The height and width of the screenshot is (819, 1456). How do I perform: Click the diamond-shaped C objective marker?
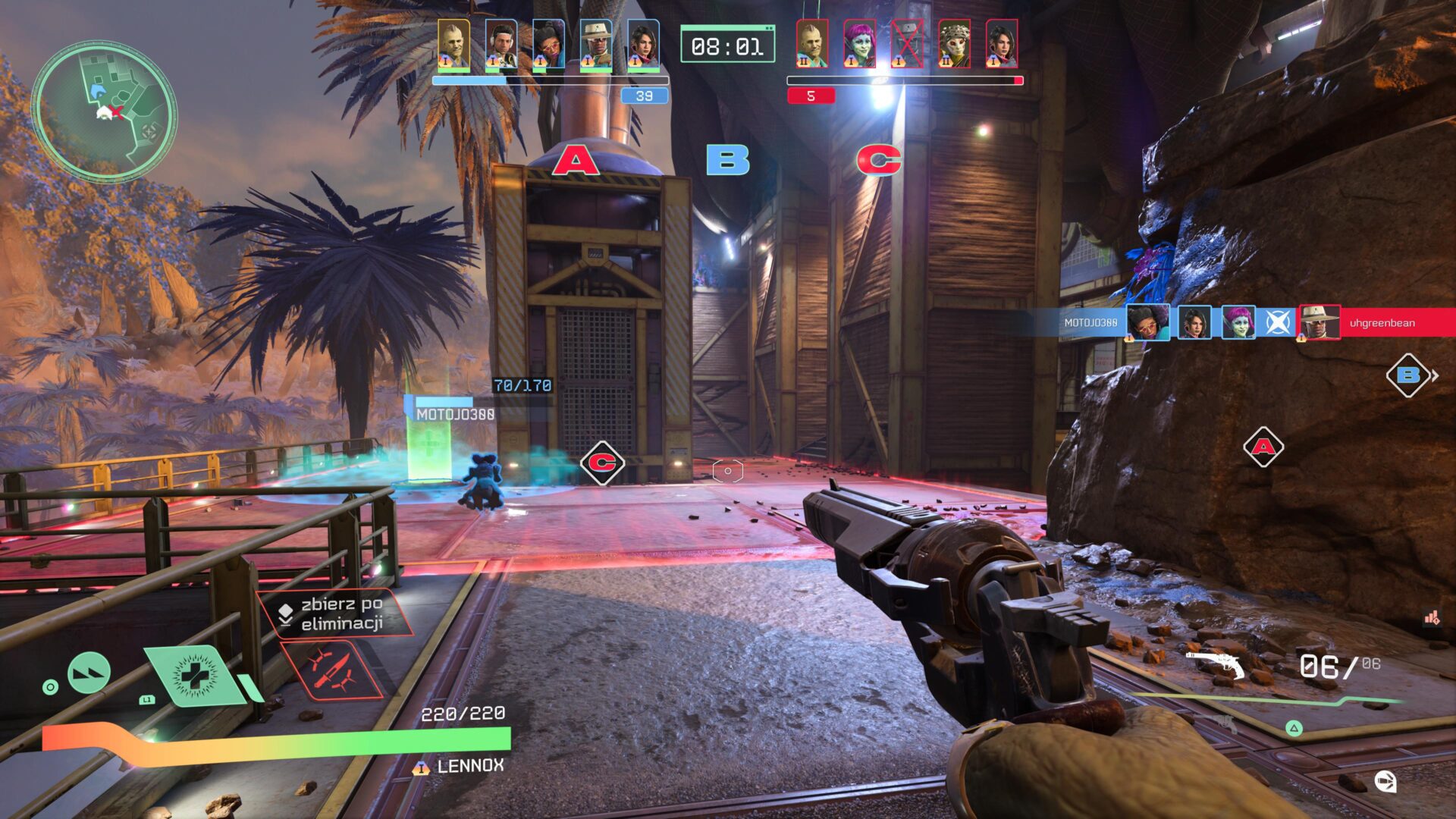(x=602, y=463)
